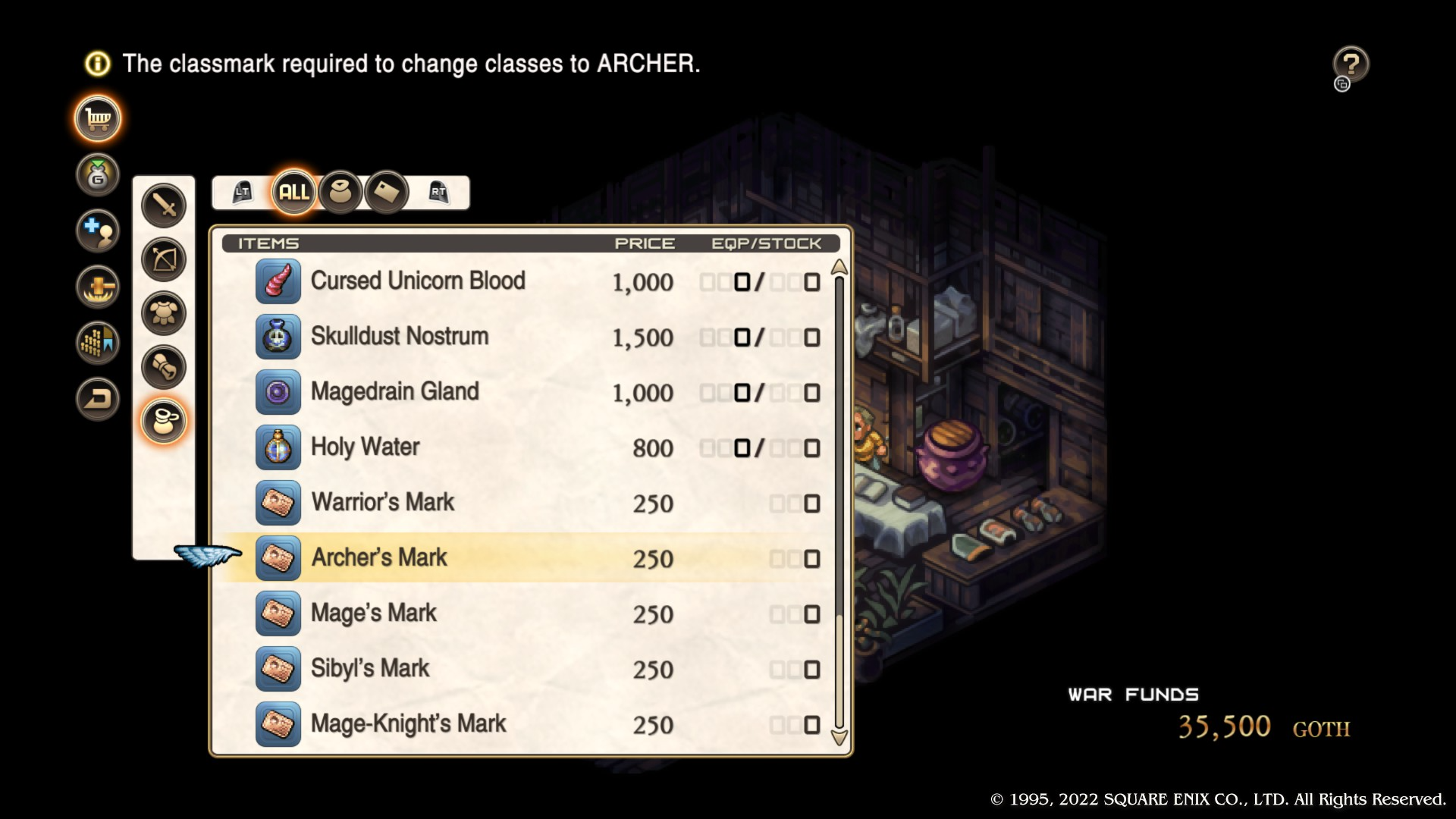Open the sell menu with goth bag icon

pyautogui.click(x=98, y=175)
